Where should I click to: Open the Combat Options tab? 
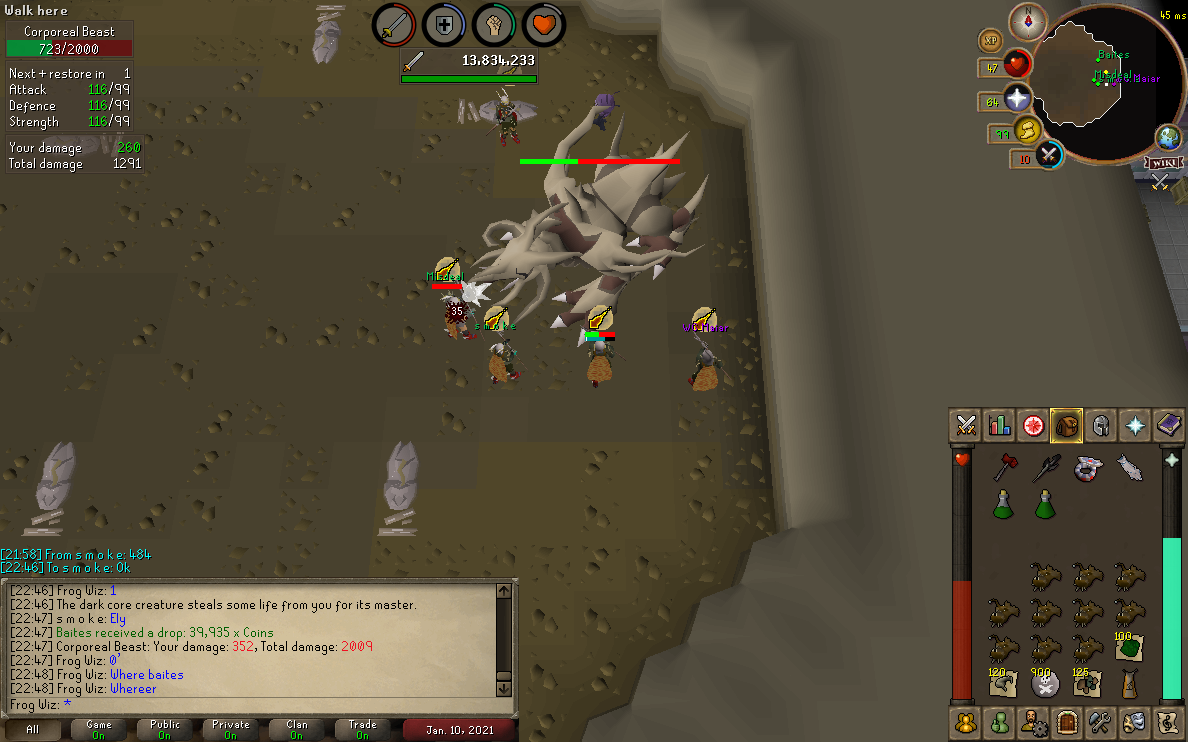(x=966, y=425)
